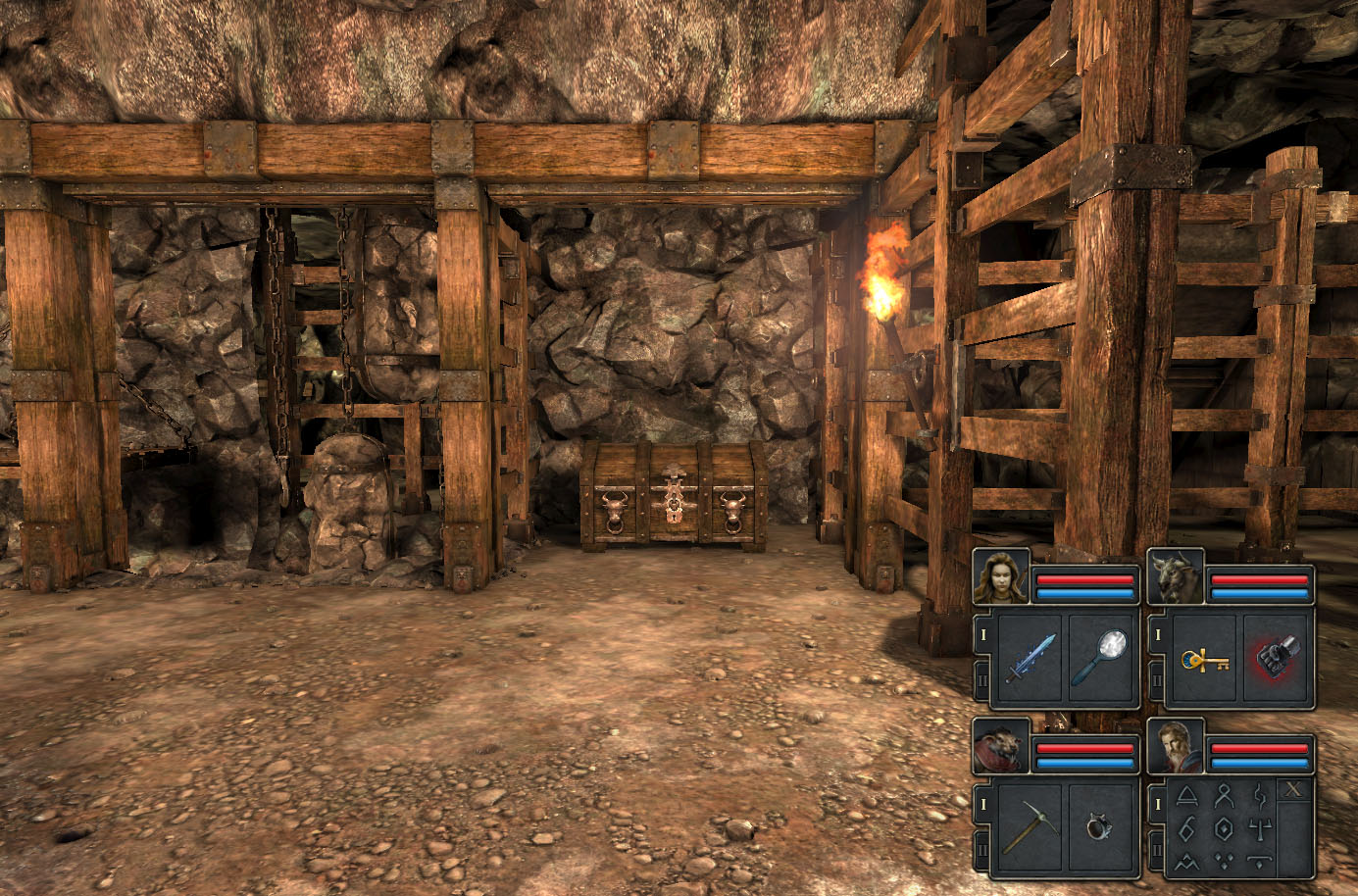The height and width of the screenshot is (896, 1358).
Task: Choose the hexagon rune in the center
Action: point(1224,829)
